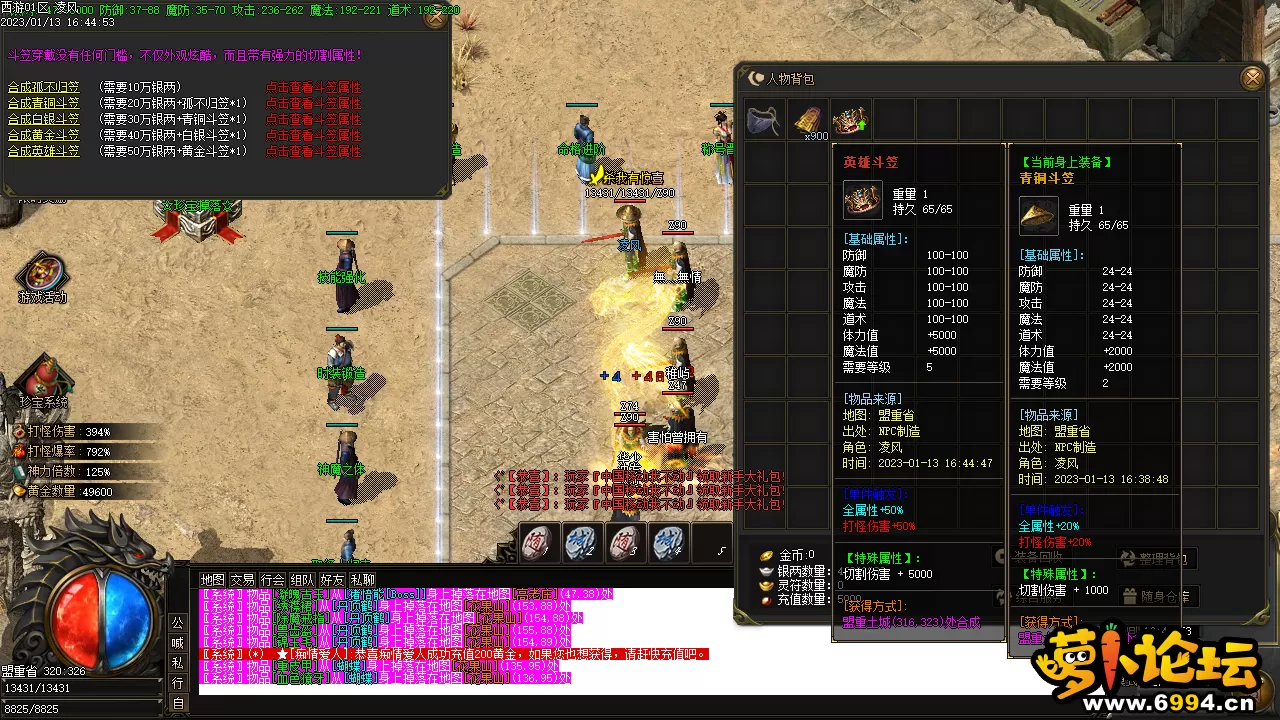Select 合成青铜斗笠 crafting link
The image size is (1280, 720).
point(44,104)
